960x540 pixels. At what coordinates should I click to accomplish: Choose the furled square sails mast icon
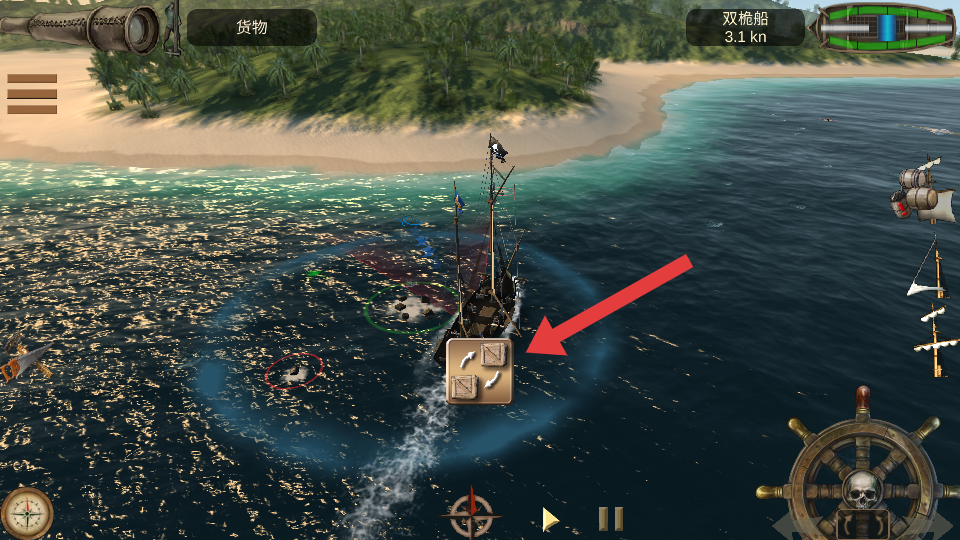tap(935, 342)
